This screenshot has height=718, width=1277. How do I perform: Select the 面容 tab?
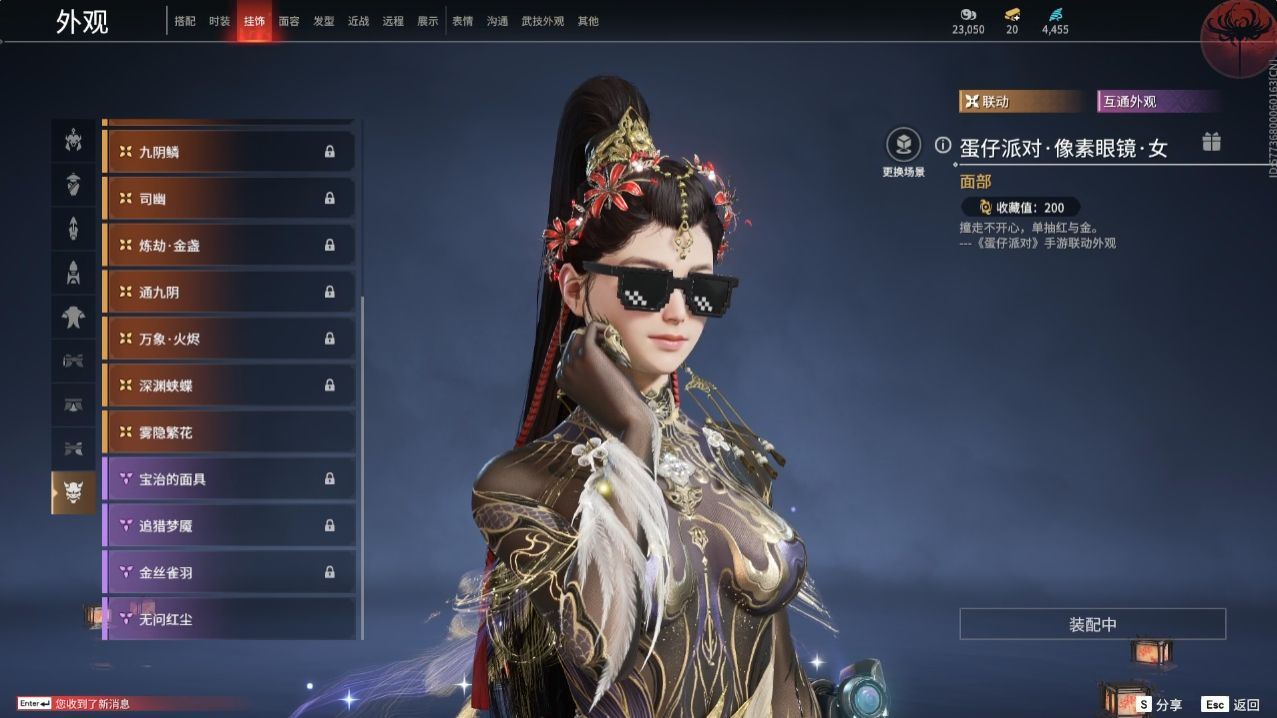coord(289,21)
